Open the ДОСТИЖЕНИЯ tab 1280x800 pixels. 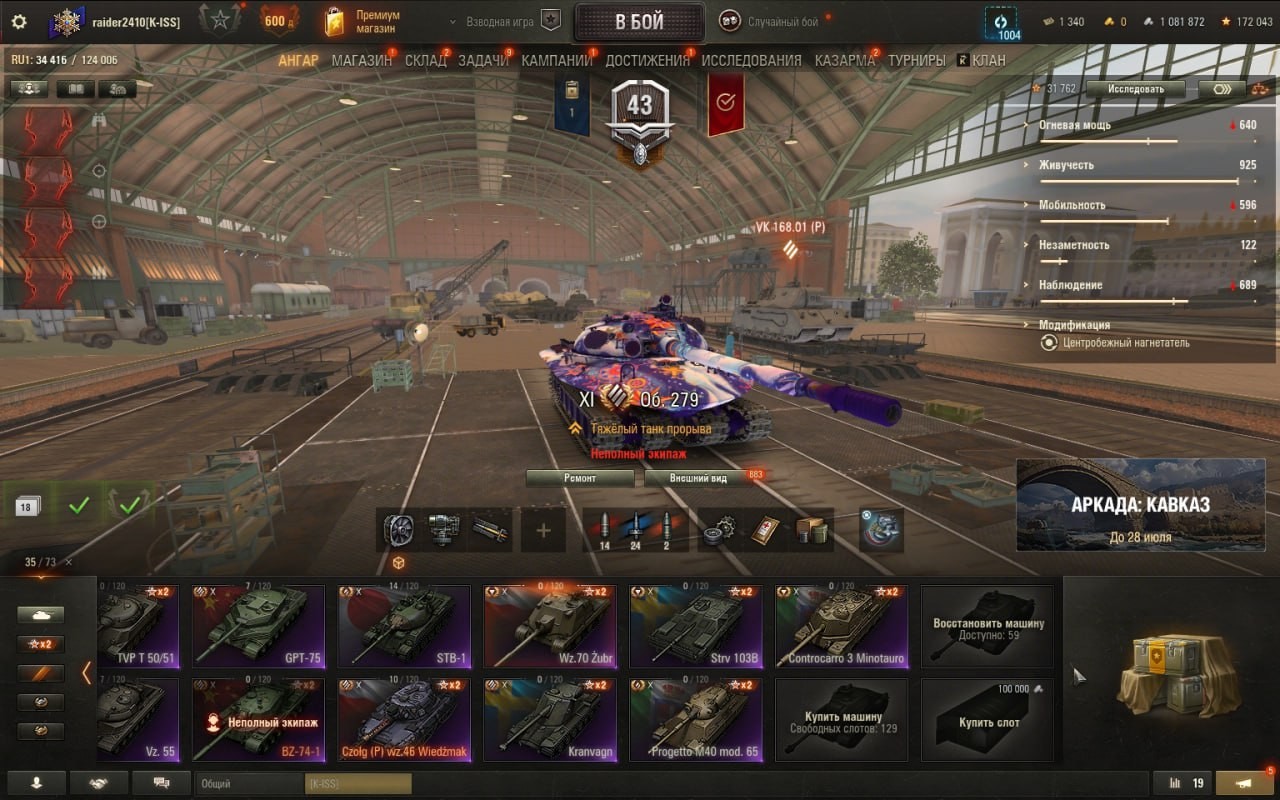(x=647, y=60)
